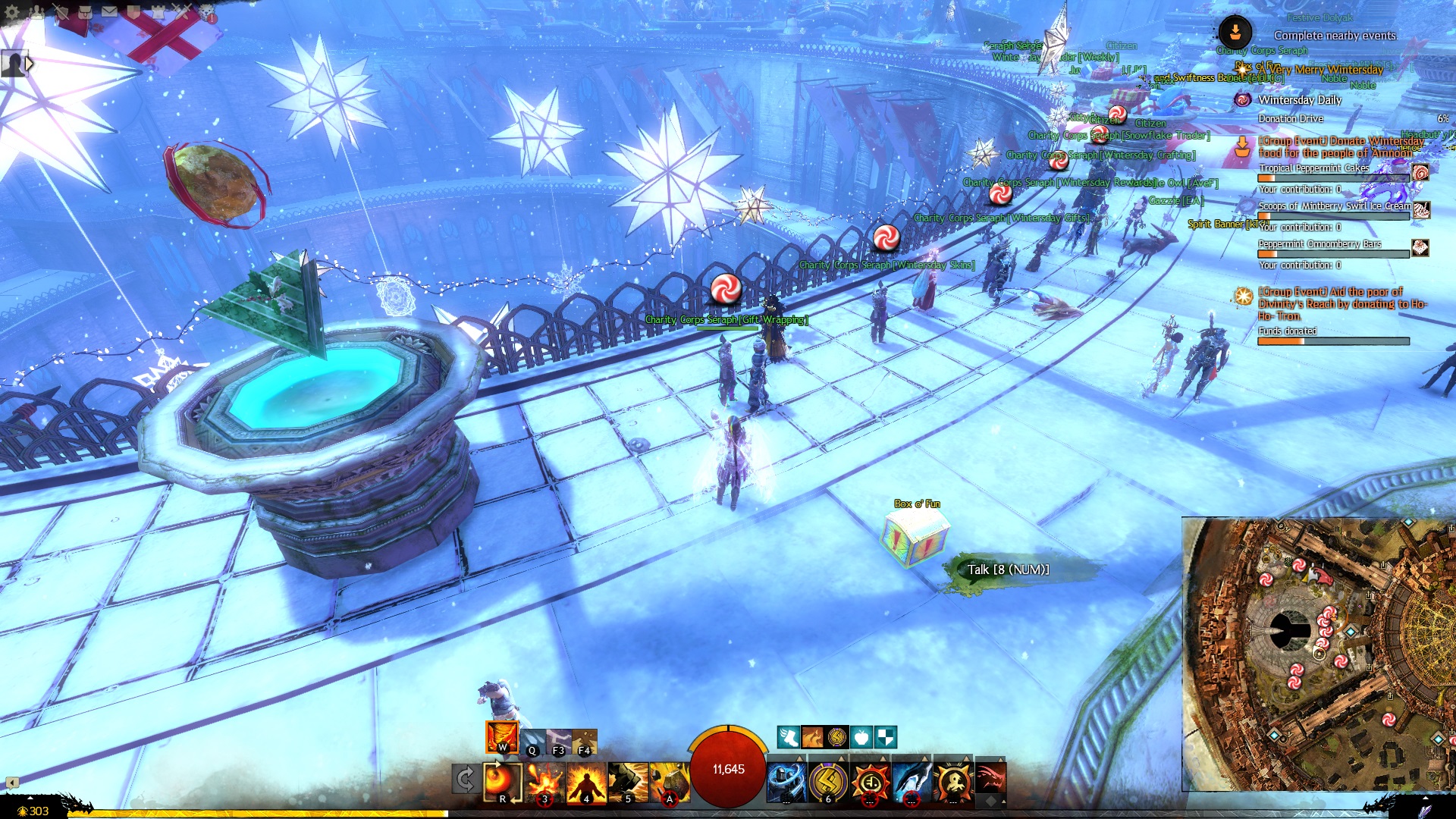The width and height of the screenshot is (1456, 819).
Task: Activate the red dragon elite skill
Action: 990,779
